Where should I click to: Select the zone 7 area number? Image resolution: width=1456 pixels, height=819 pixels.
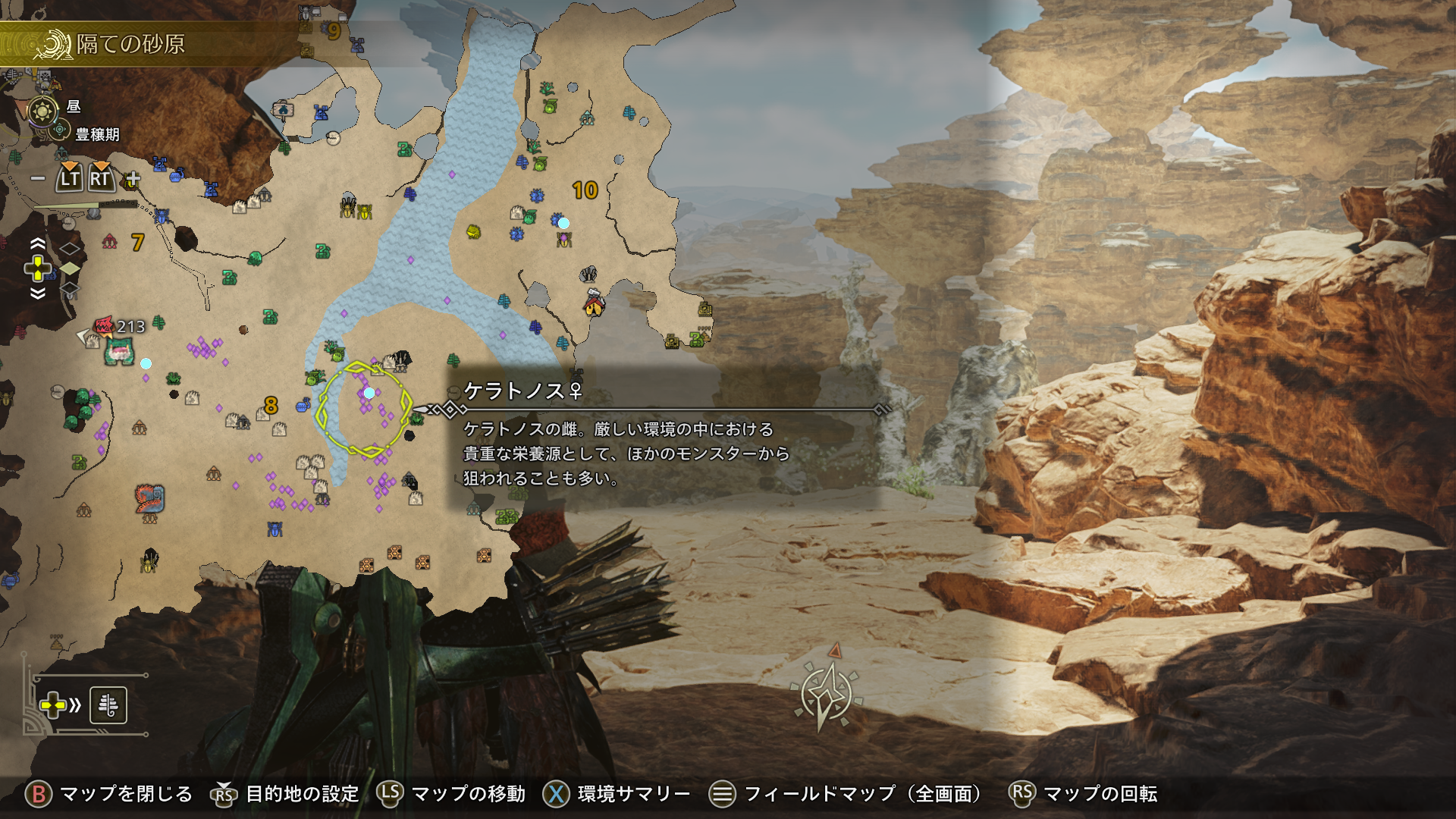(x=137, y=242)
